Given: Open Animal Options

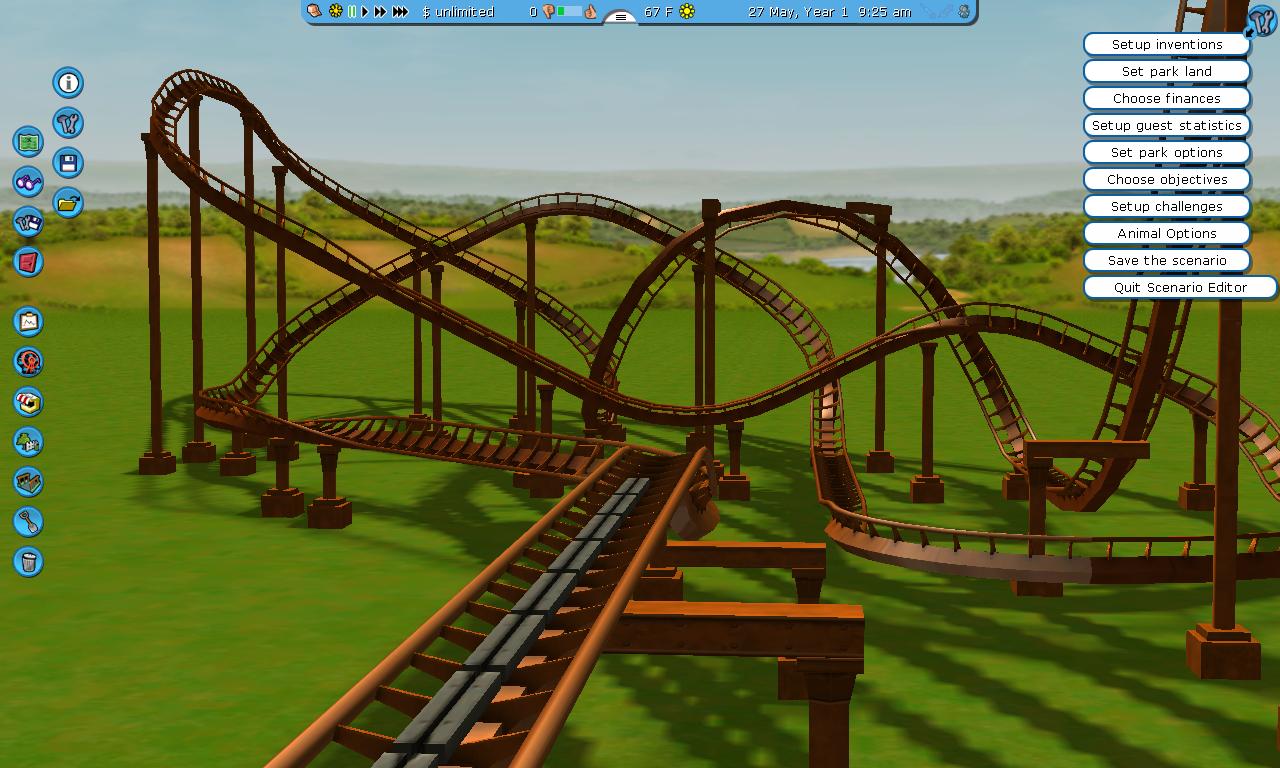Looking at the screenshot, I should point(1166,233).
